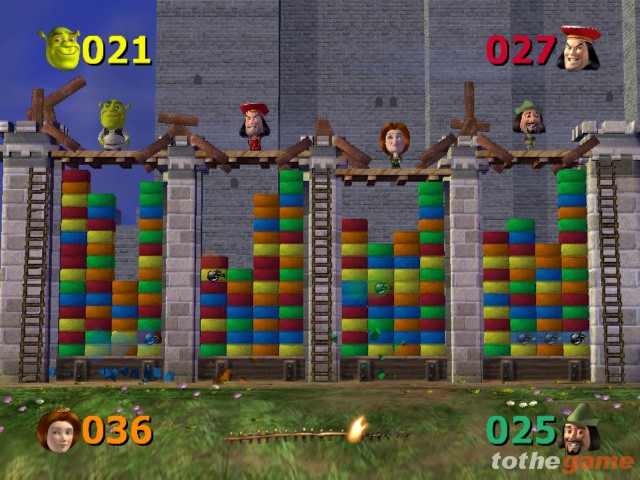Select Lord Farquaad's portrait in the HUD
The height and width of the screenshot is (480, 640).
(x=579, y=48)
